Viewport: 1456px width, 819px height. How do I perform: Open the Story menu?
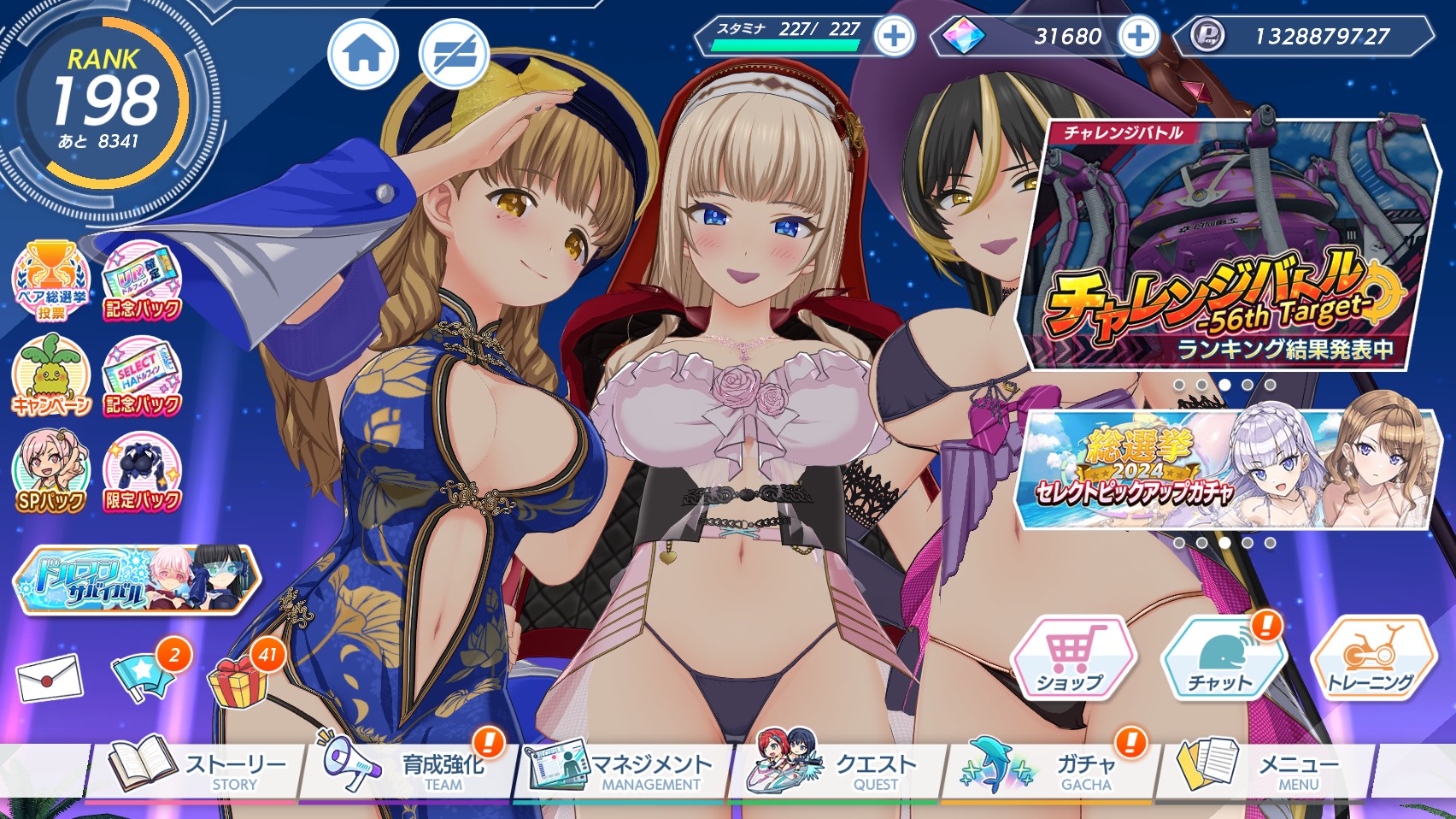[x=197, y=768]
